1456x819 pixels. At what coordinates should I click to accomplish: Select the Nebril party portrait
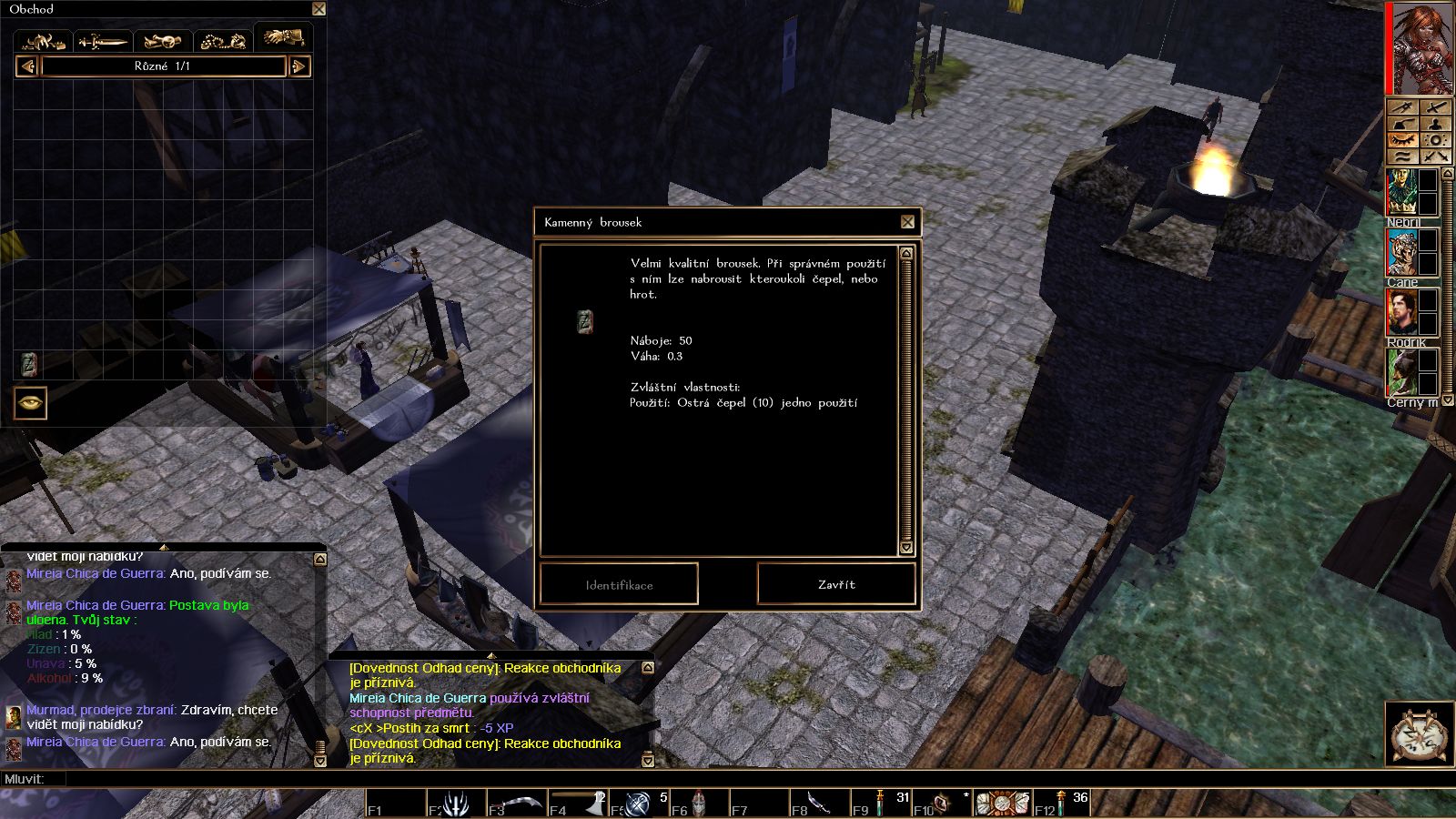point(1401,193)
